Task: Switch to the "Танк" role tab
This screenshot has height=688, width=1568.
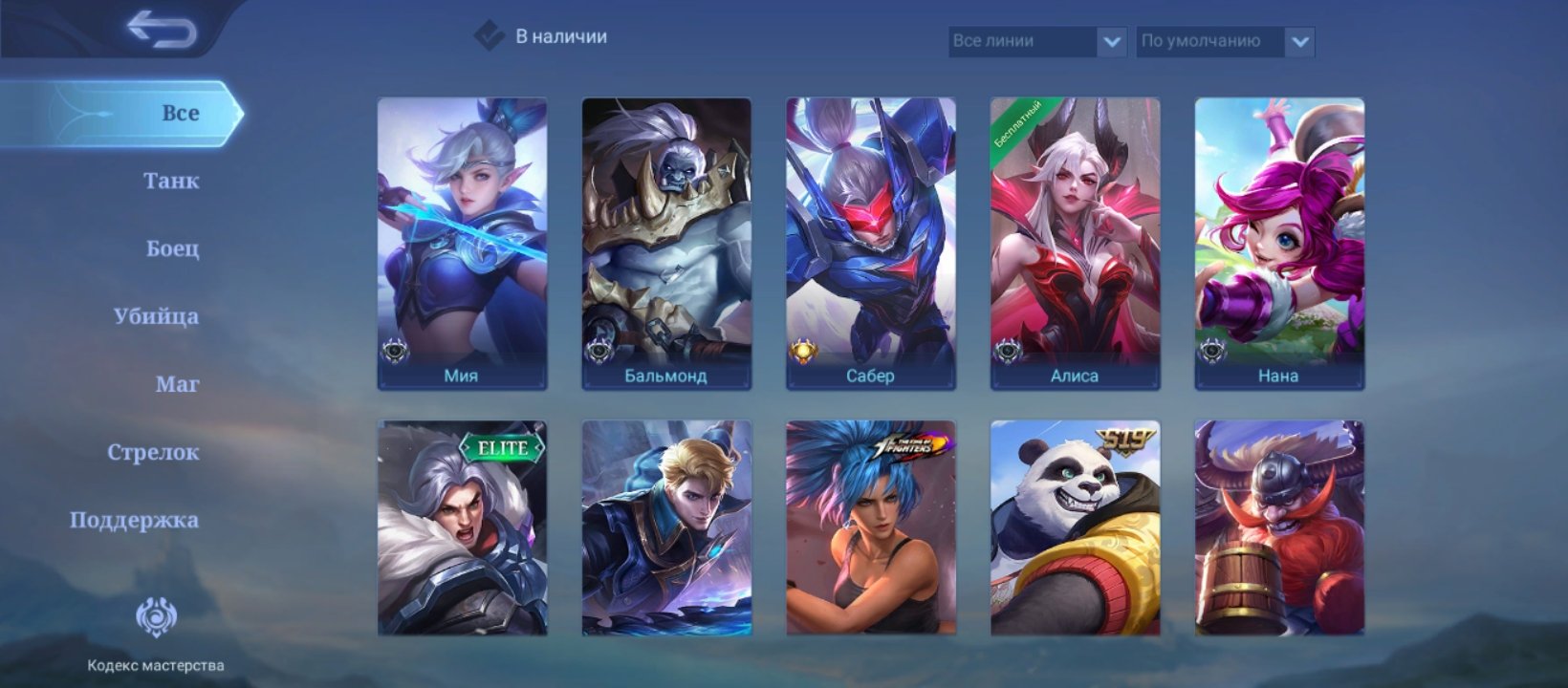Action: click(171, 181)
